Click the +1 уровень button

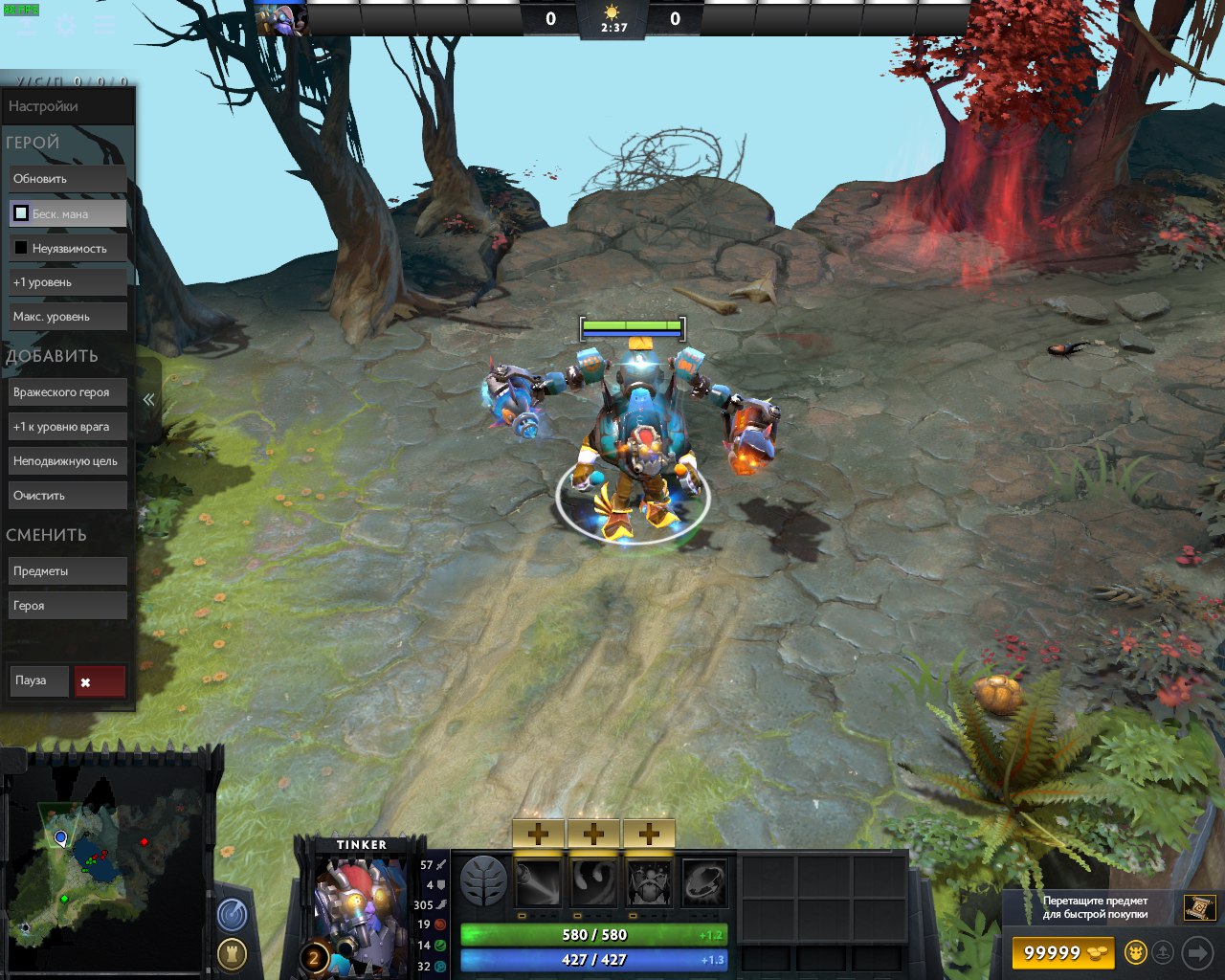67,282
